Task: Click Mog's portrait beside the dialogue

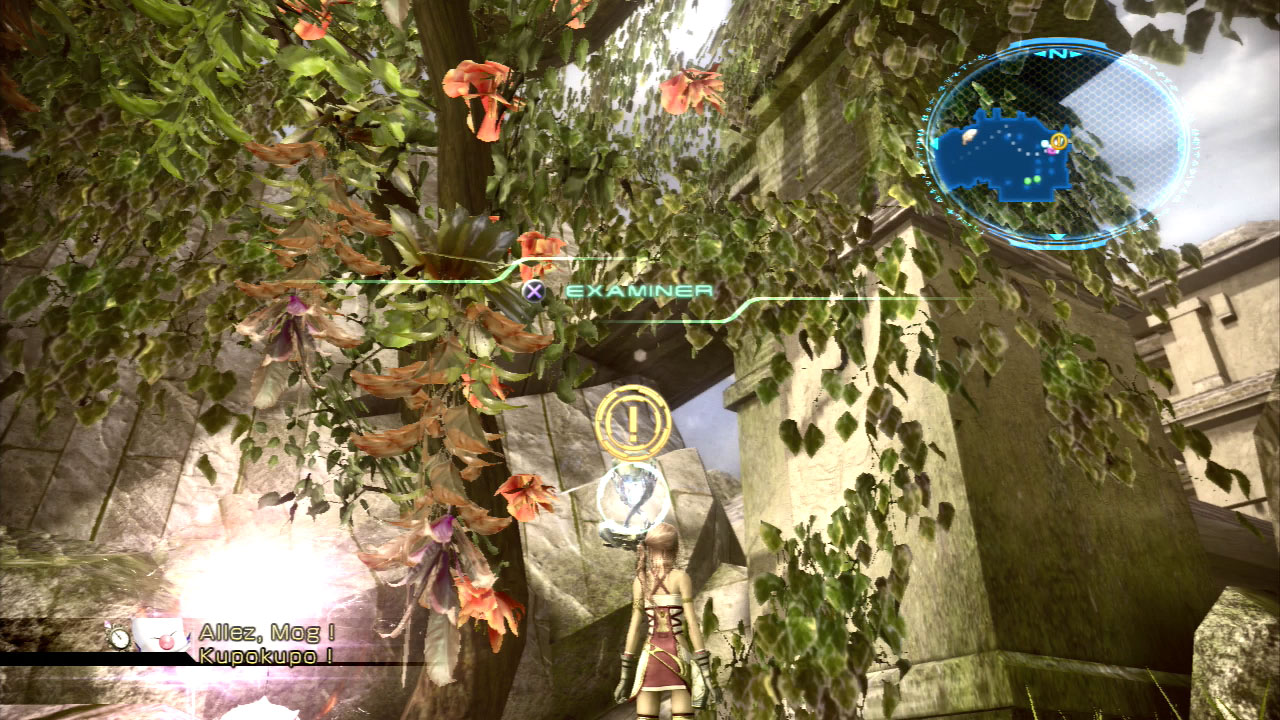Action: [x=162, y=636]
